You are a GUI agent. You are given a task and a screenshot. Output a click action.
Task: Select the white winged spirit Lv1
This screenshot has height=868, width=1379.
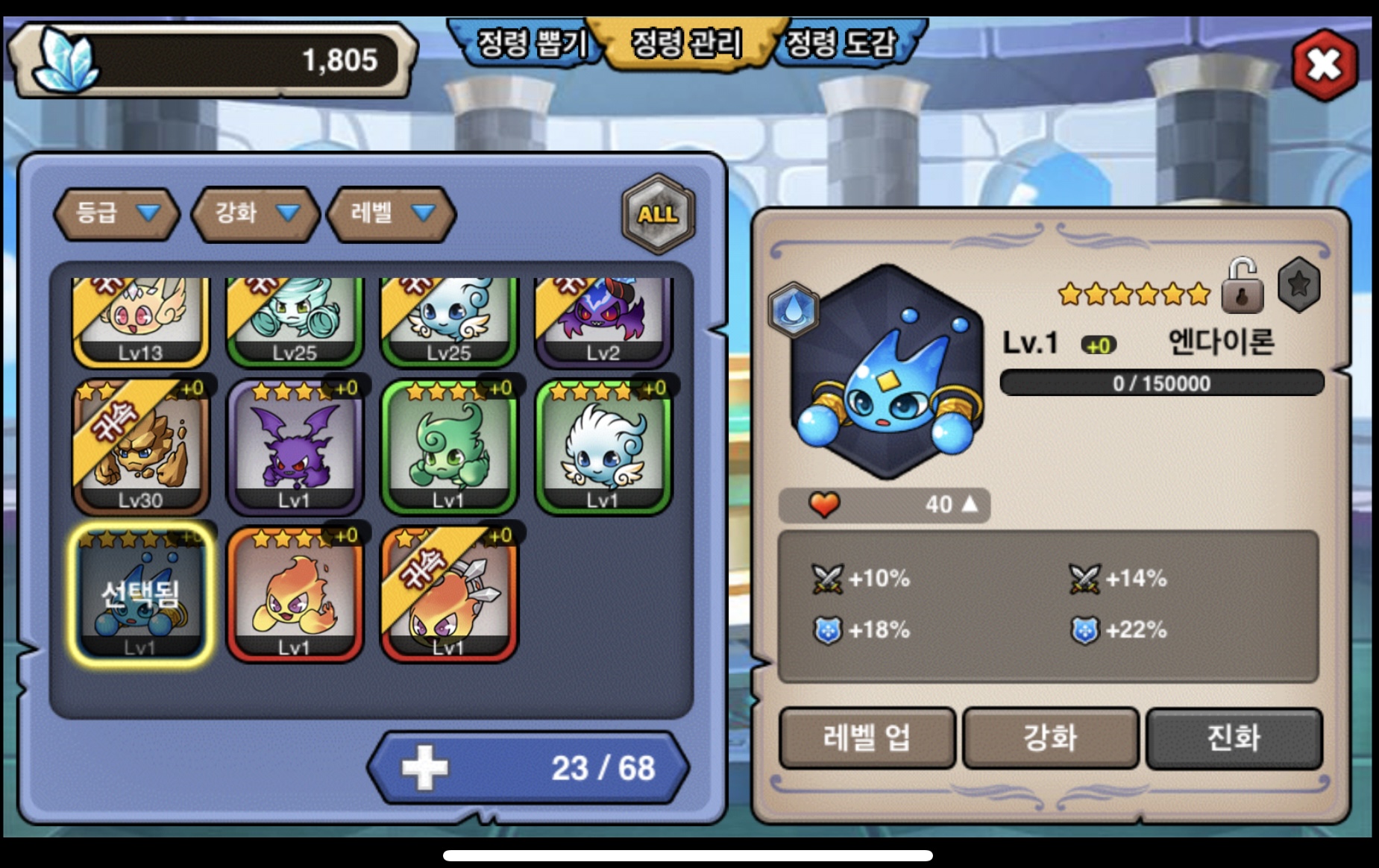(603, 447)
